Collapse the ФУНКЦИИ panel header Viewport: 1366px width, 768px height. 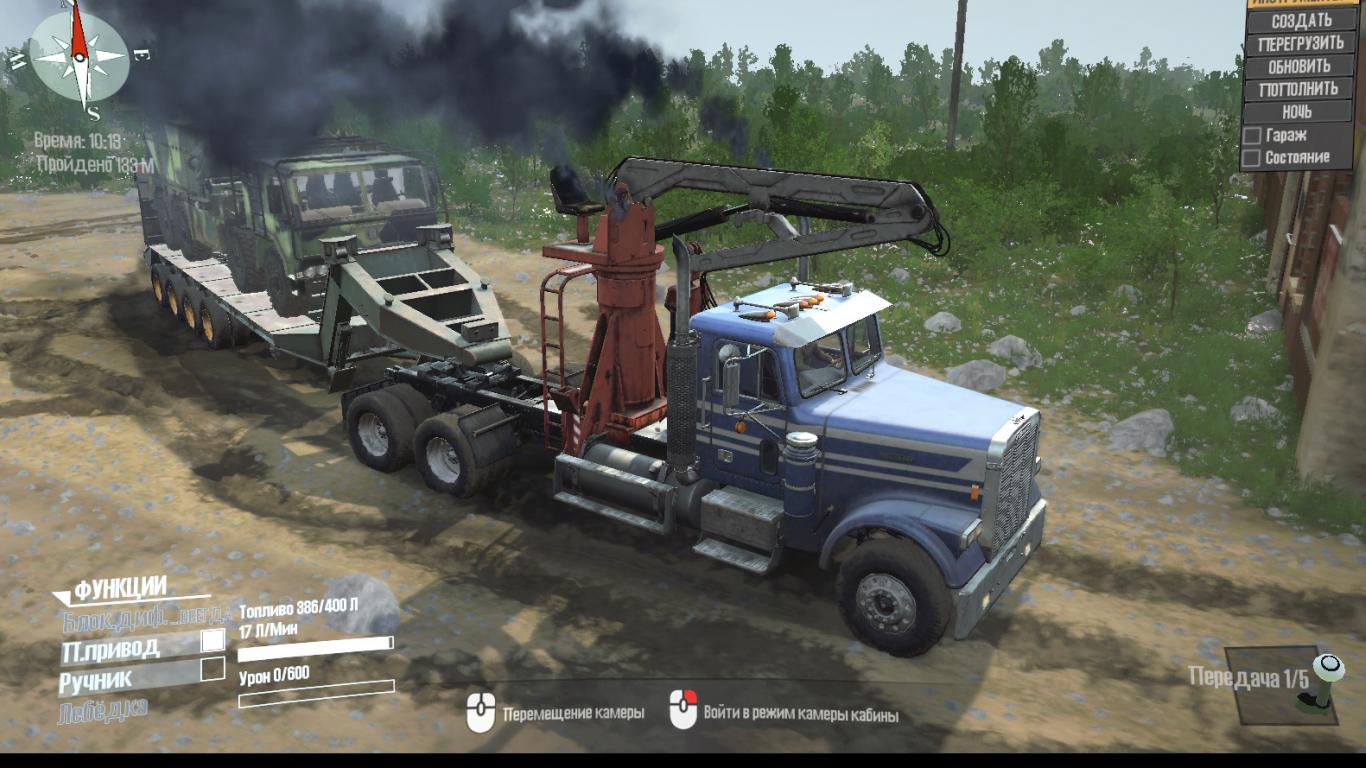120,588
